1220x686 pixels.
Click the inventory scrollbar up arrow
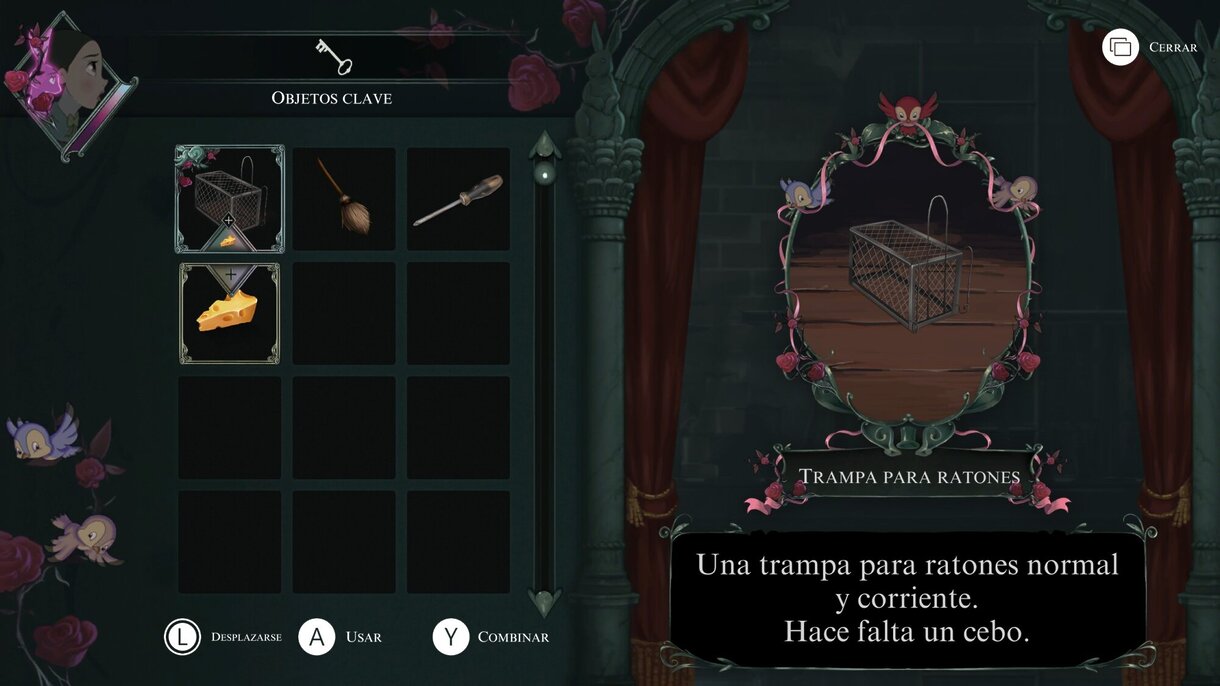click(x=545, y=144)
